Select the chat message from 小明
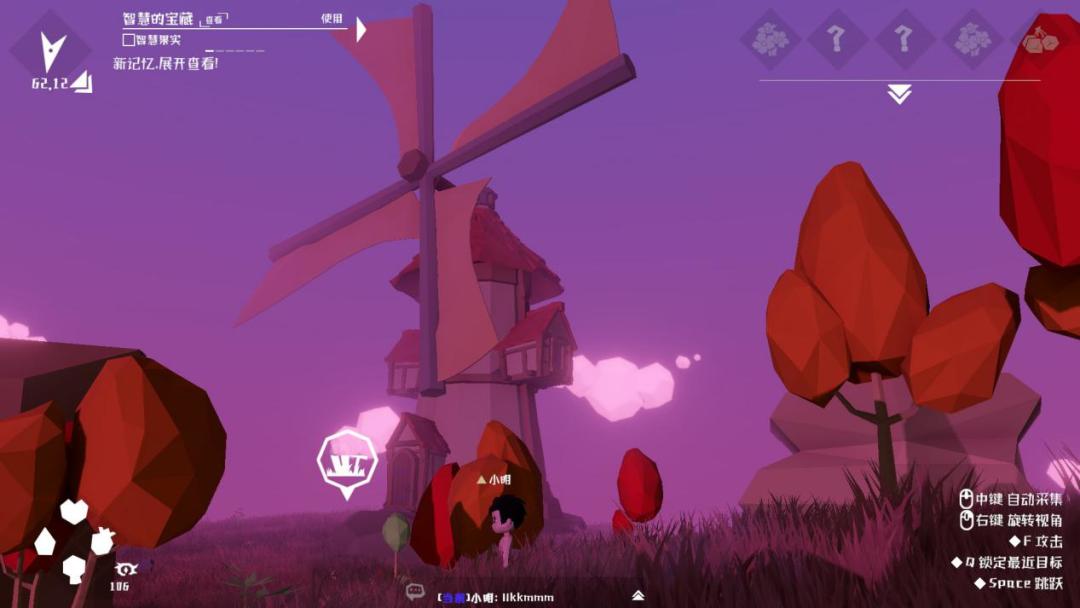The width and height of the screenshot is (1080, 608). pos(495,597)
